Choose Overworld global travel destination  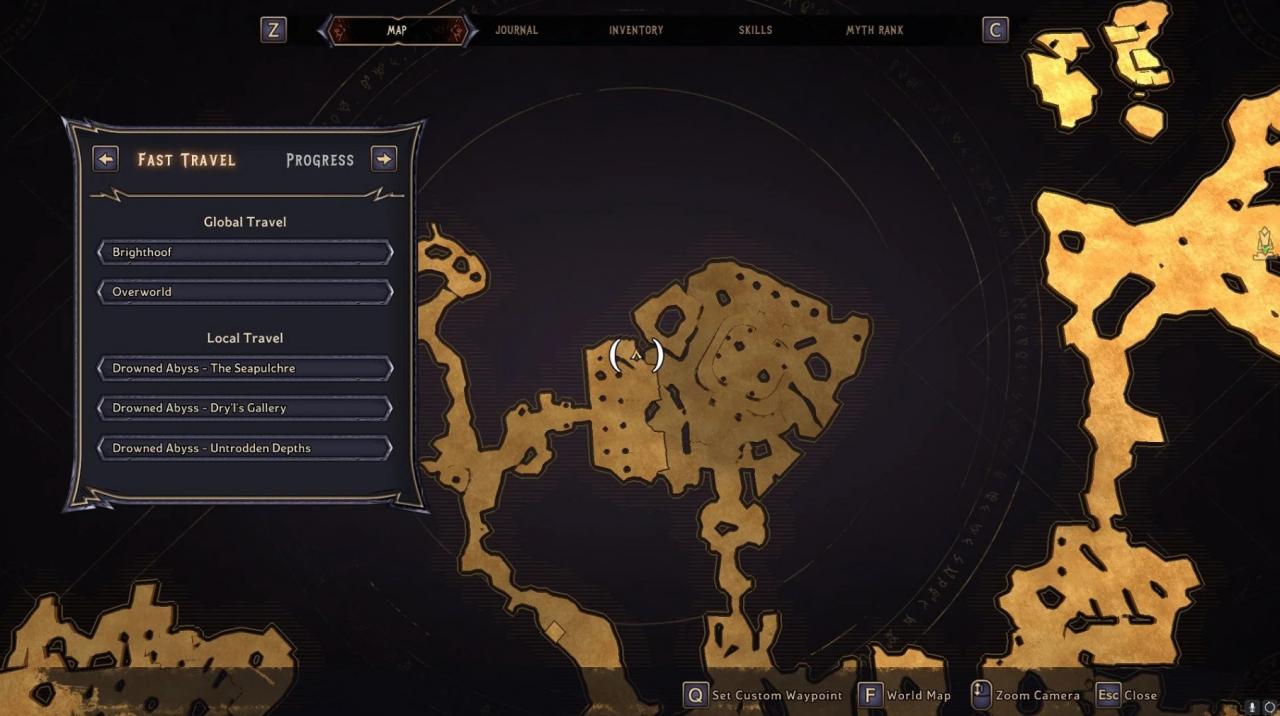(245, 292)
